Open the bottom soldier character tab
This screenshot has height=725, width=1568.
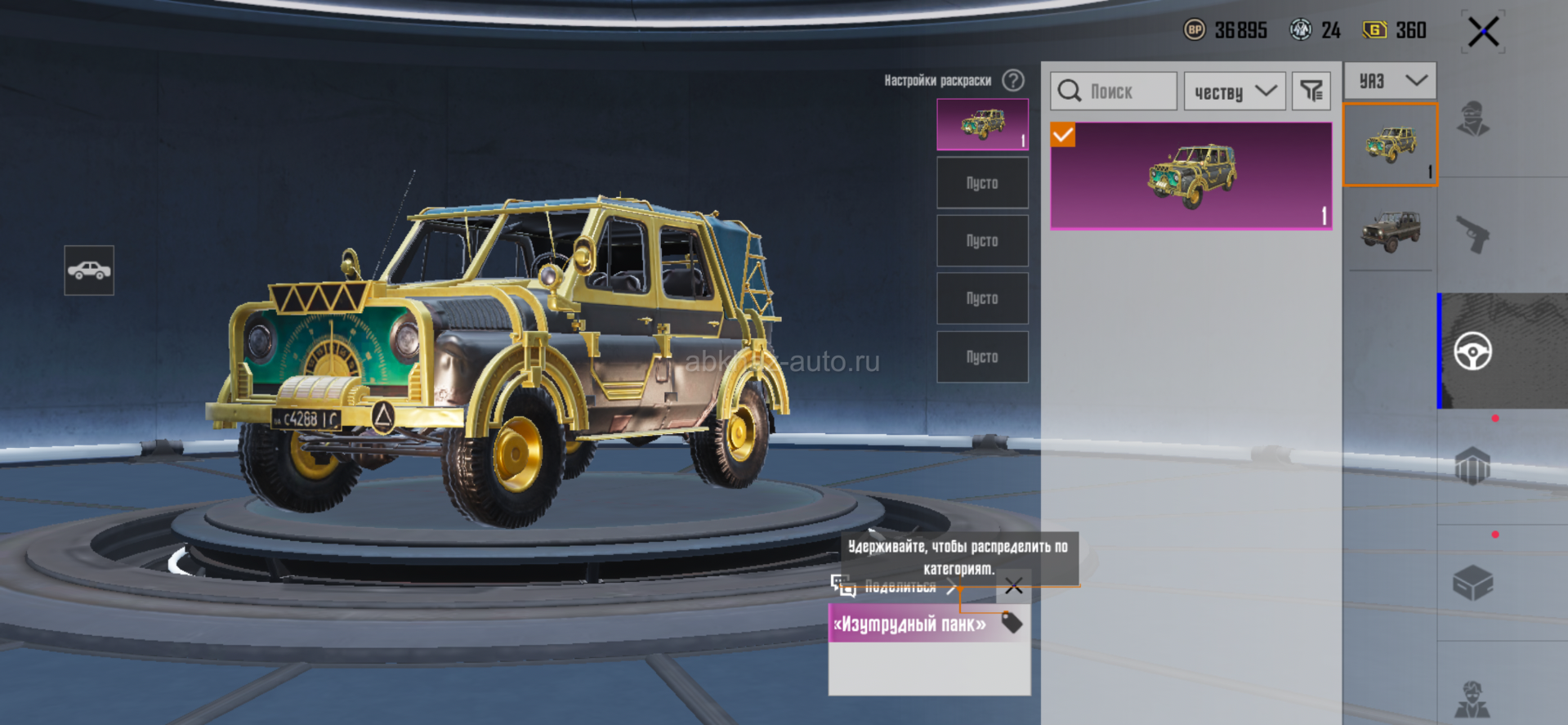[x=1472, y=699]
